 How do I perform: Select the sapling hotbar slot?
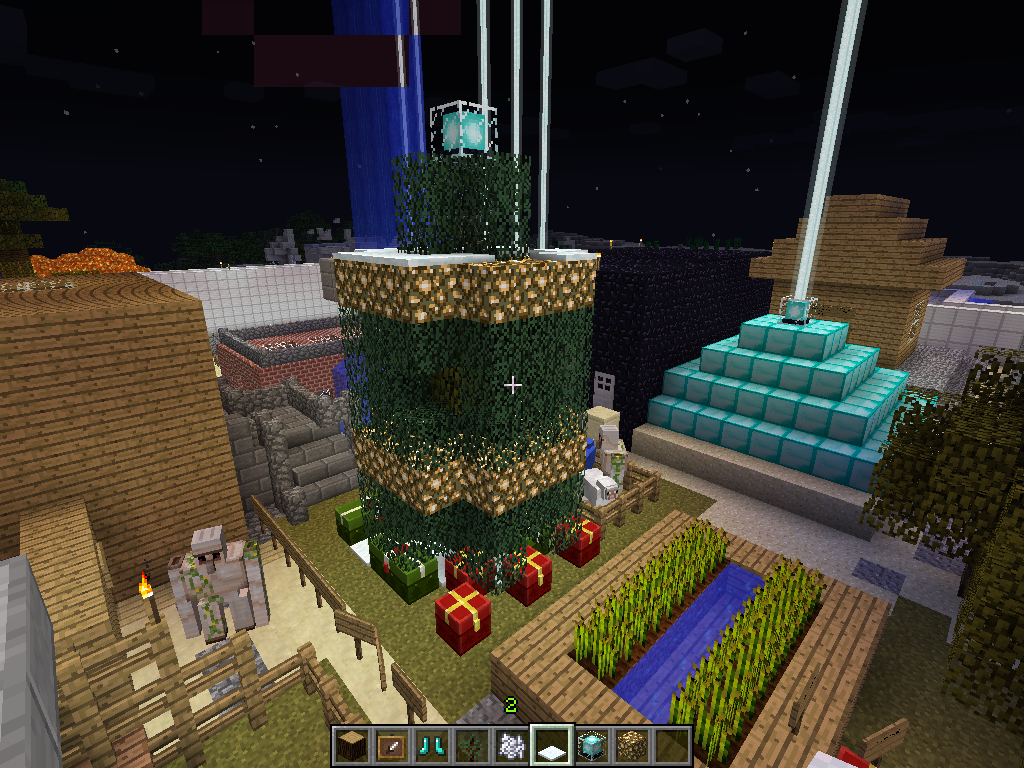click(x=472, y=745)
